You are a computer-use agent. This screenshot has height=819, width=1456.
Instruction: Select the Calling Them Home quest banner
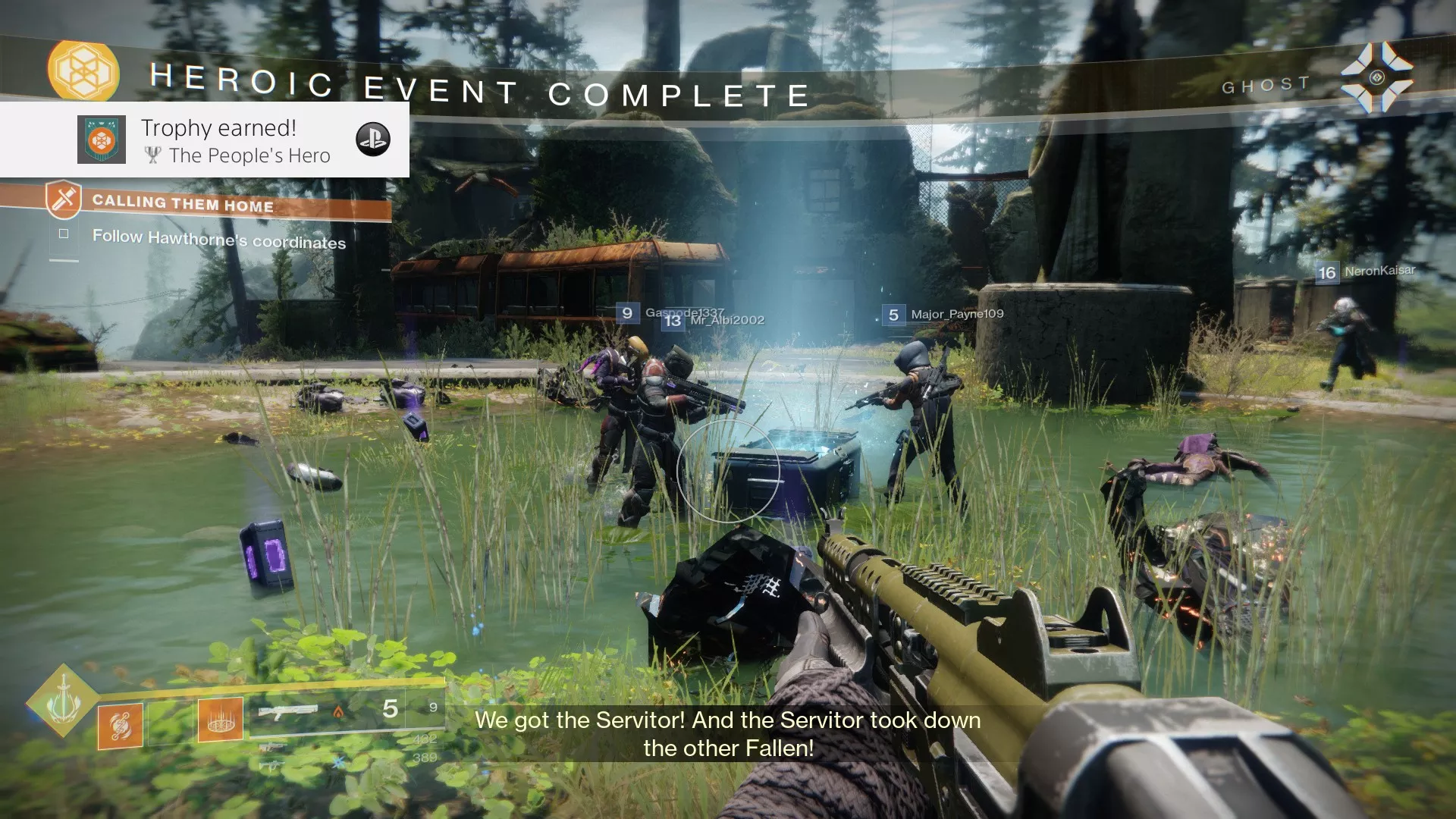point(182,204)
